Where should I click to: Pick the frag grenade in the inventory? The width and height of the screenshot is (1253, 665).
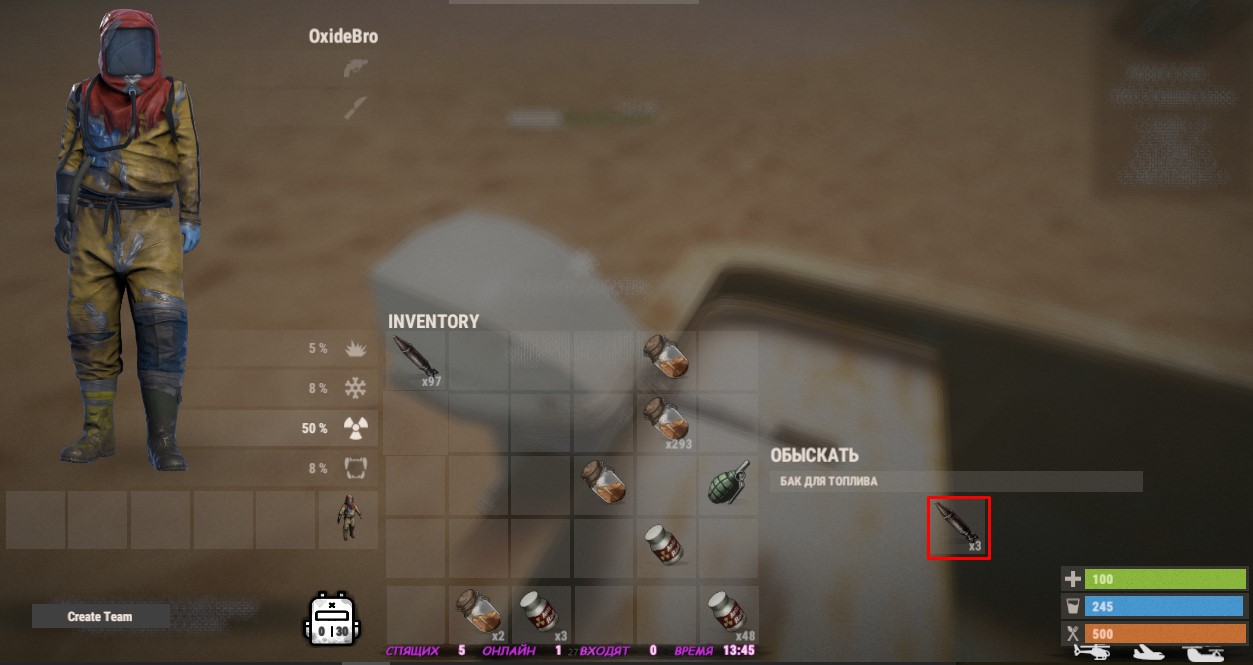[x=727, y=485]
